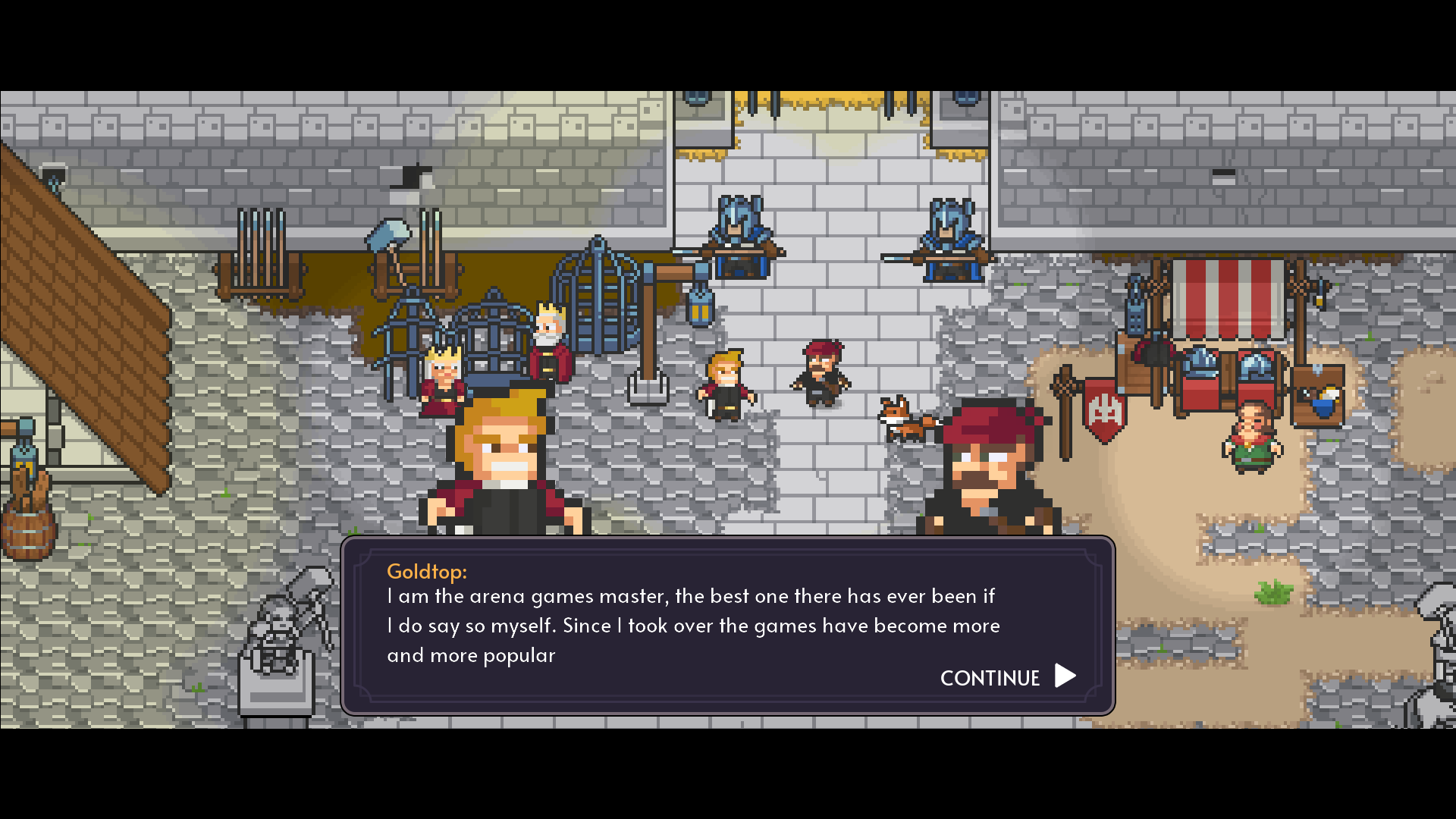
Task: Click the CONTINUE arrow icon
Action: [1065, 676]
